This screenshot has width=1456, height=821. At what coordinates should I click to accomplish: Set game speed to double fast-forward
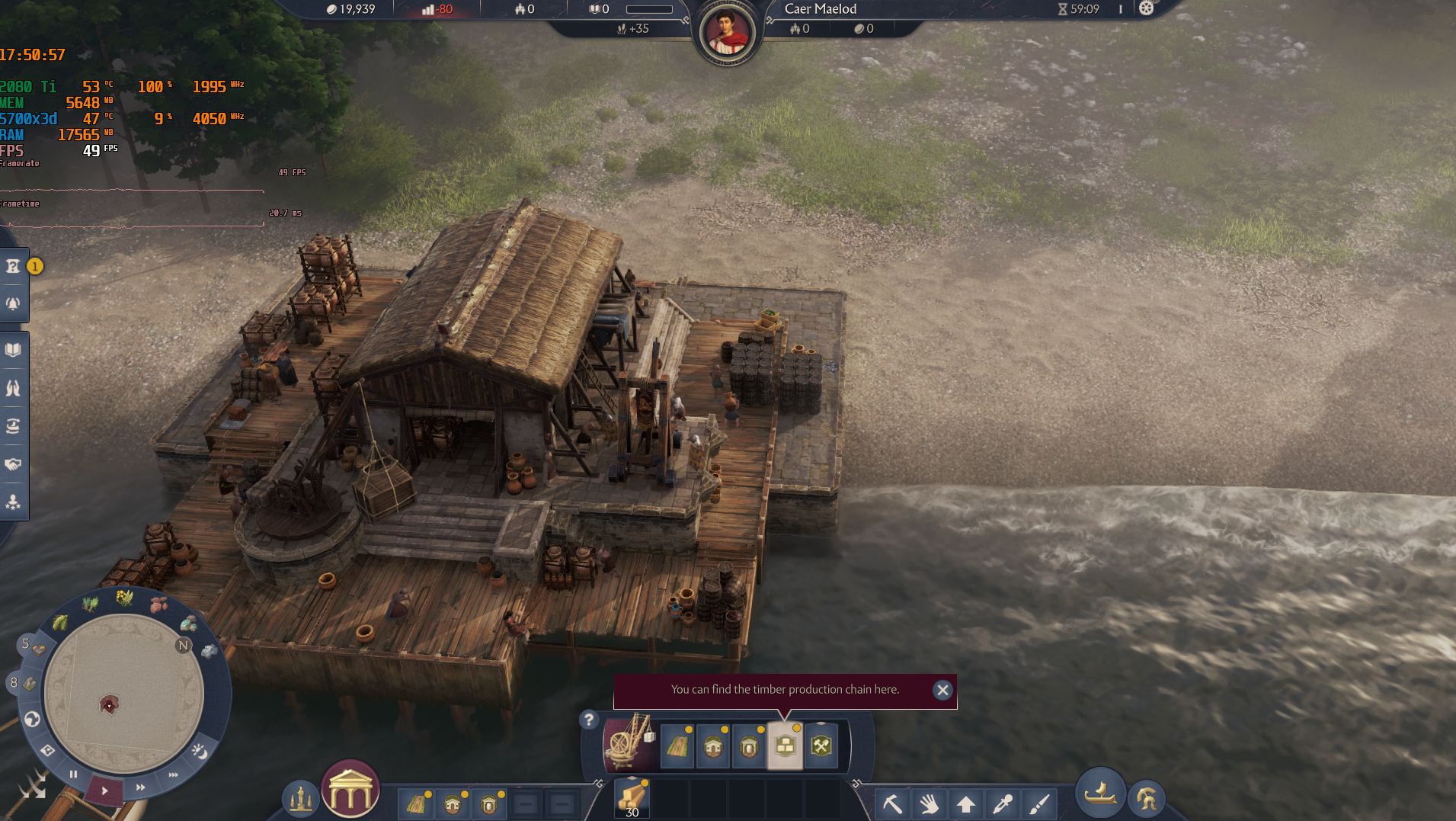click(140, 787)
